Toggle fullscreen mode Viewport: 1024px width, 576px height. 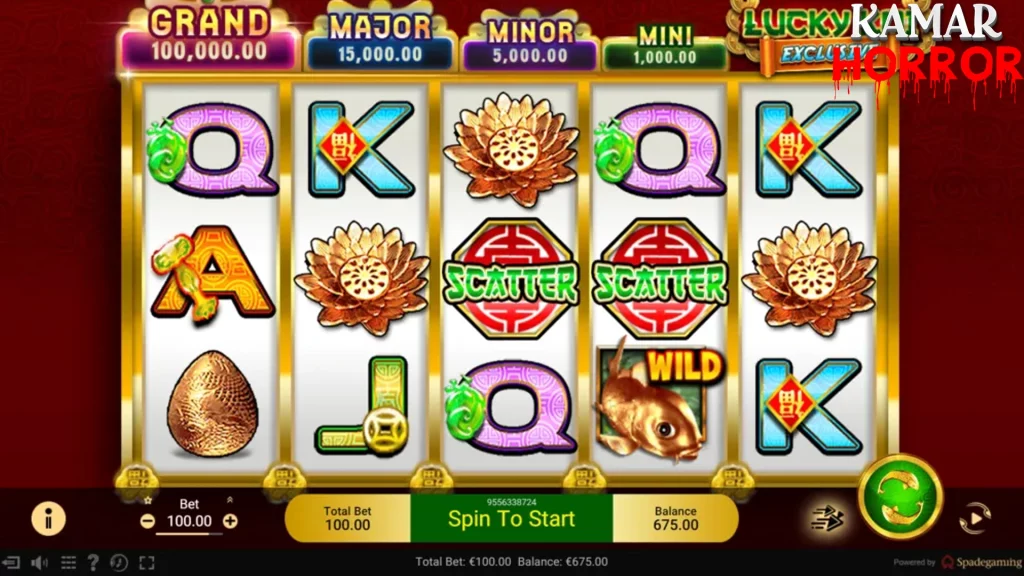(146, 563)
